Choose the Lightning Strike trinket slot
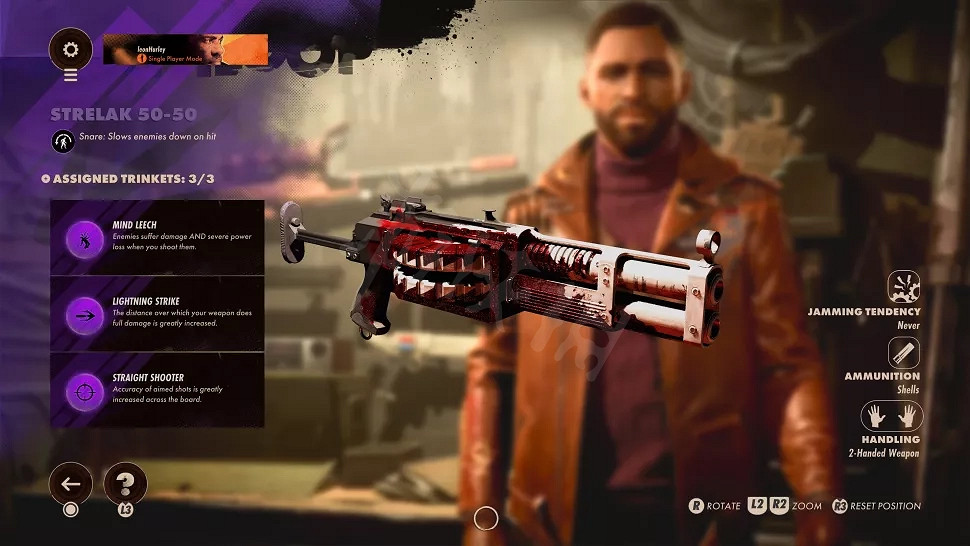970x546 pixels. 157,314
